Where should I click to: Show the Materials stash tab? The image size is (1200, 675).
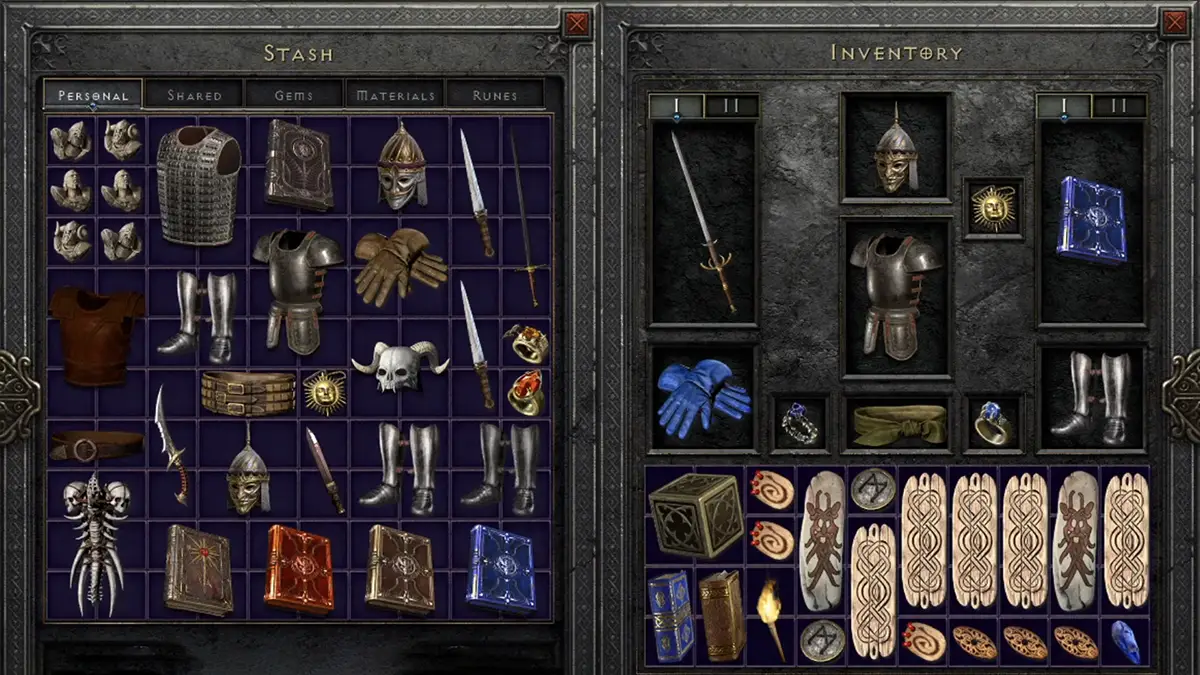[395, 95]
